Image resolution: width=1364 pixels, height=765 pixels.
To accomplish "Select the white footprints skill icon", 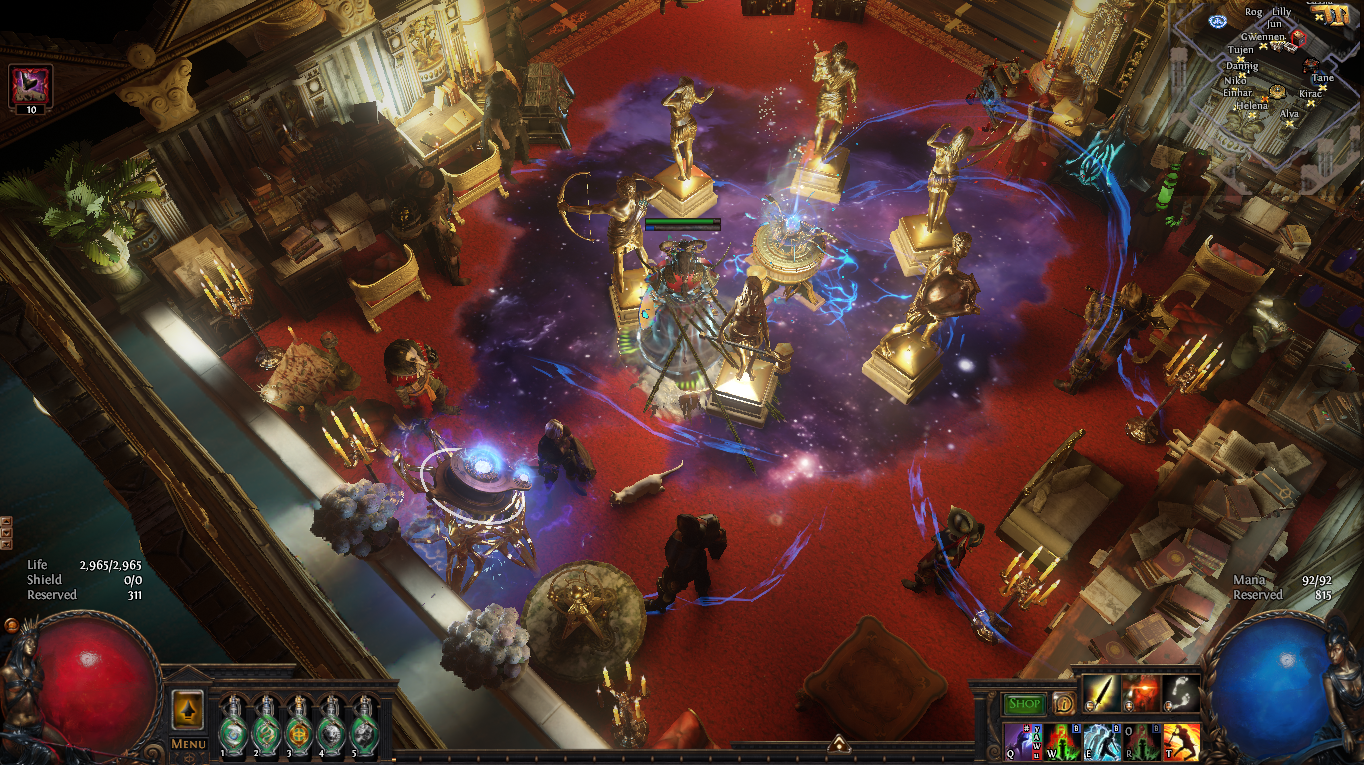I will (1181, 693).
